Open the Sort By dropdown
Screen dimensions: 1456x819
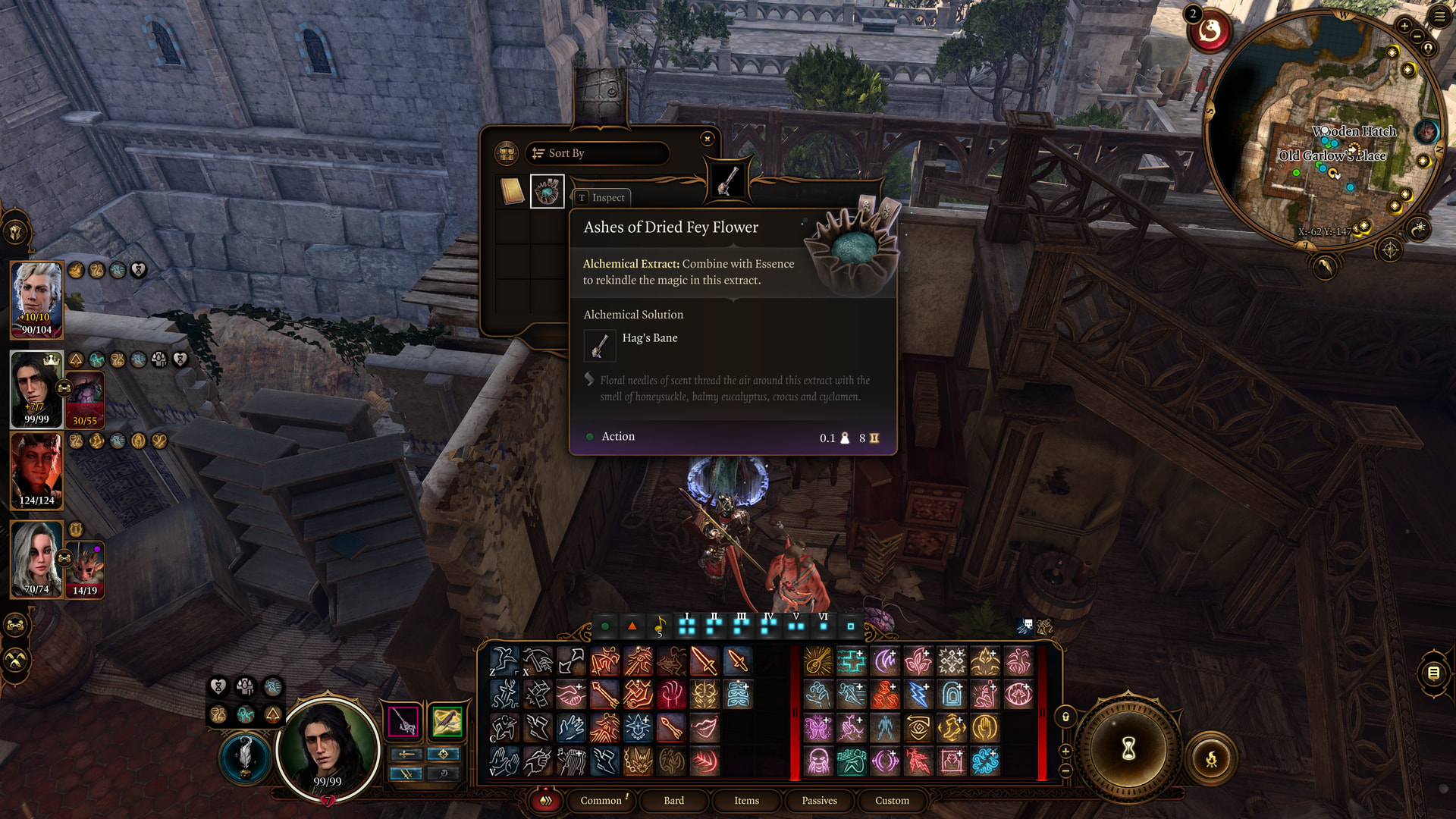[597, 153]
